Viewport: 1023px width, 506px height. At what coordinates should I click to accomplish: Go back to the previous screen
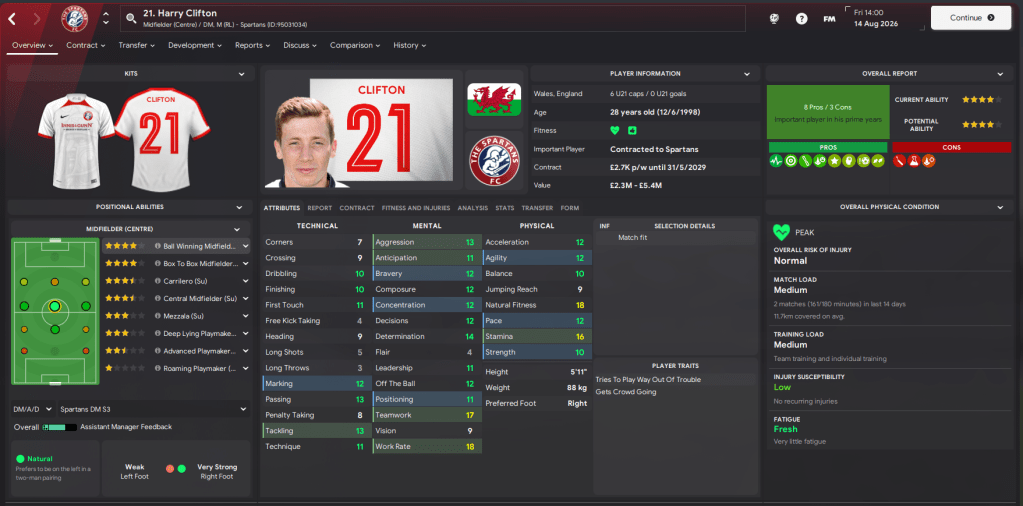click(12, 18)
